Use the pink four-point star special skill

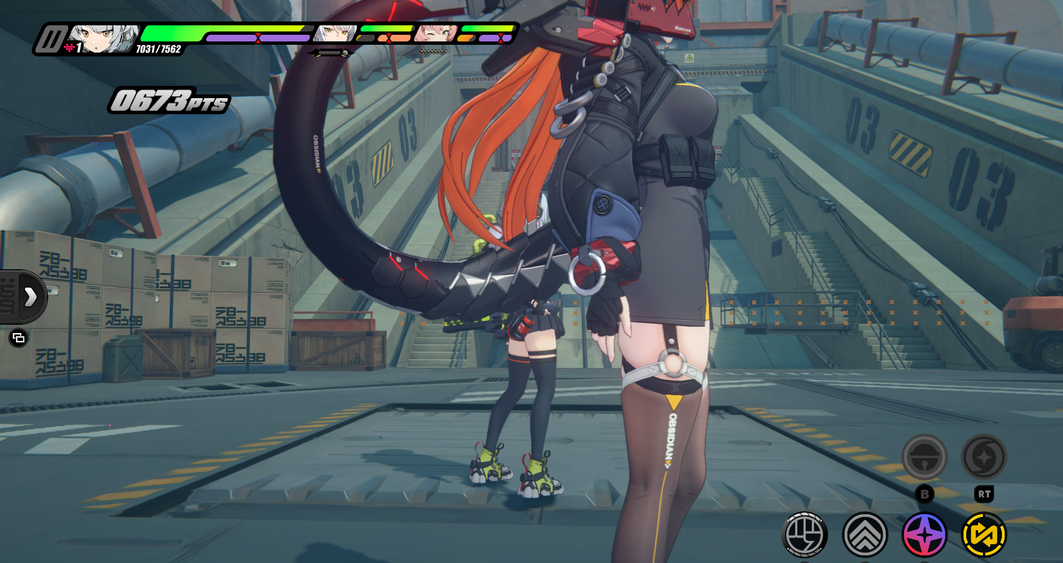pos(924,535)
